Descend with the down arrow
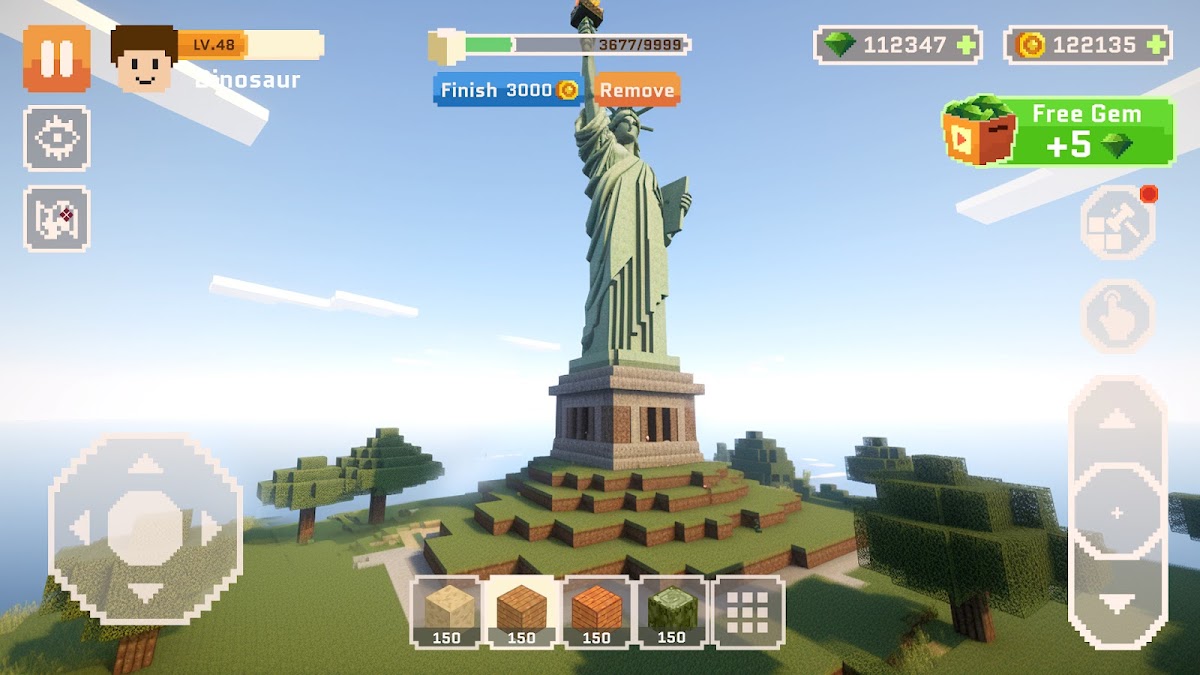The height and width of the screenshot is (675, 1200). [x=1117, y=603]
